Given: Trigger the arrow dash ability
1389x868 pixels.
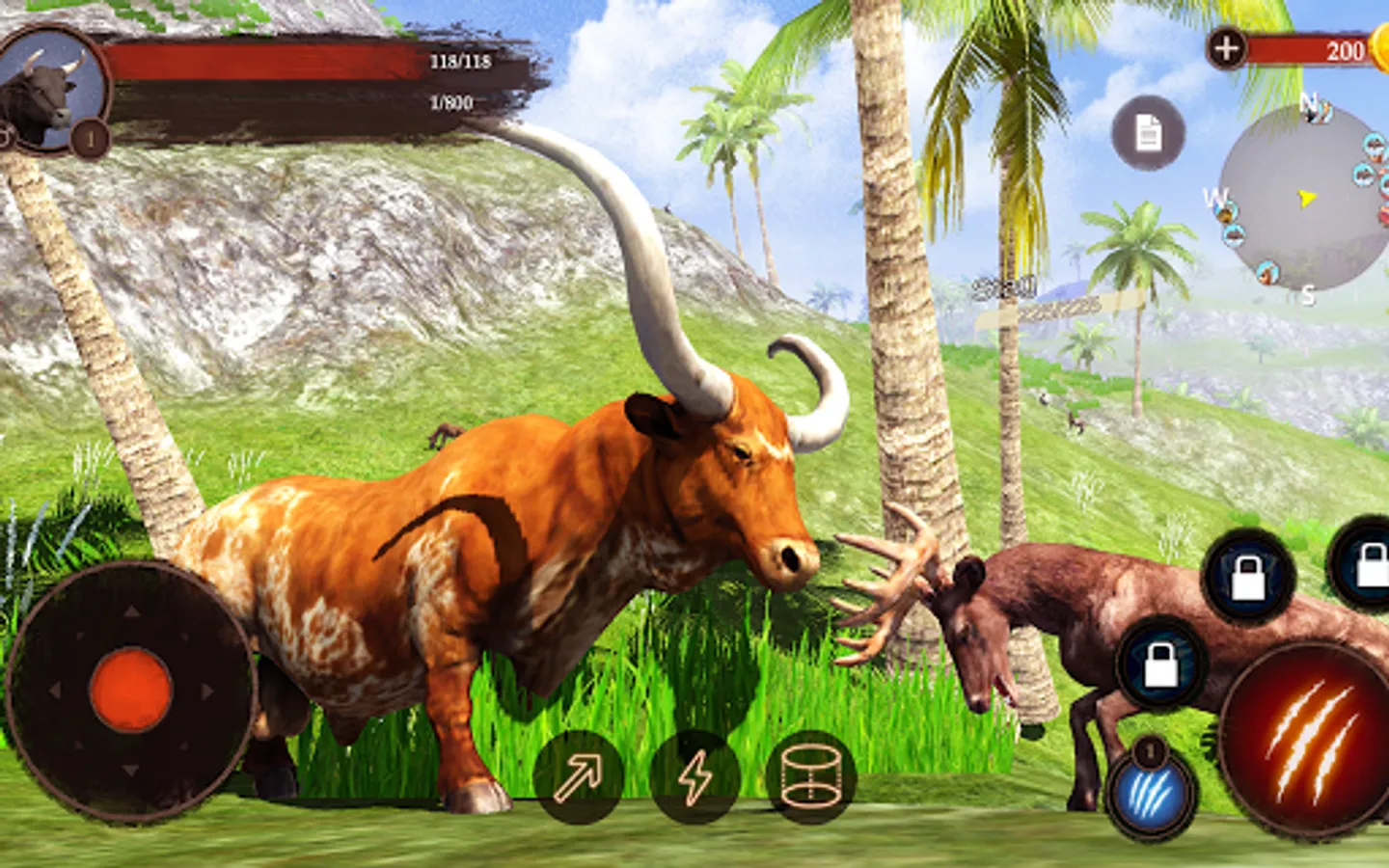Looking at the screenshot, I should click(x=577, y=776).
